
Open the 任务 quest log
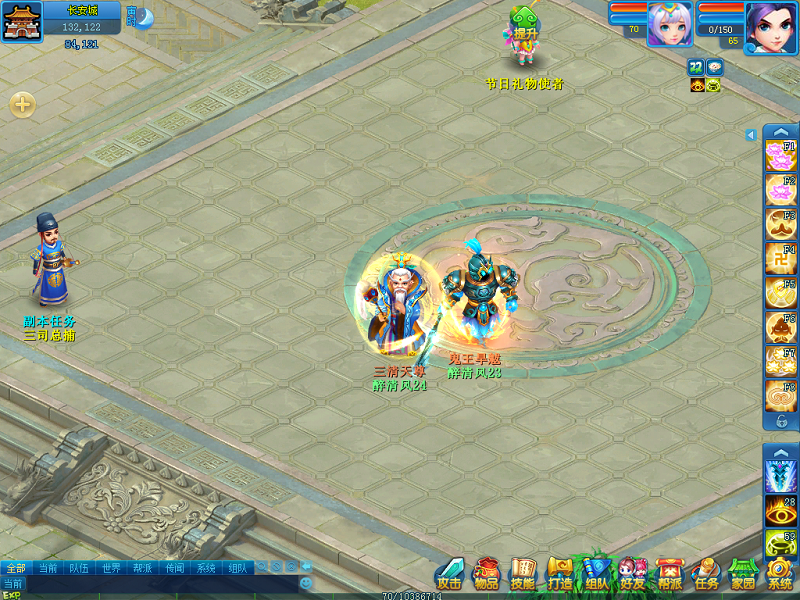click(x=706, y=574)
